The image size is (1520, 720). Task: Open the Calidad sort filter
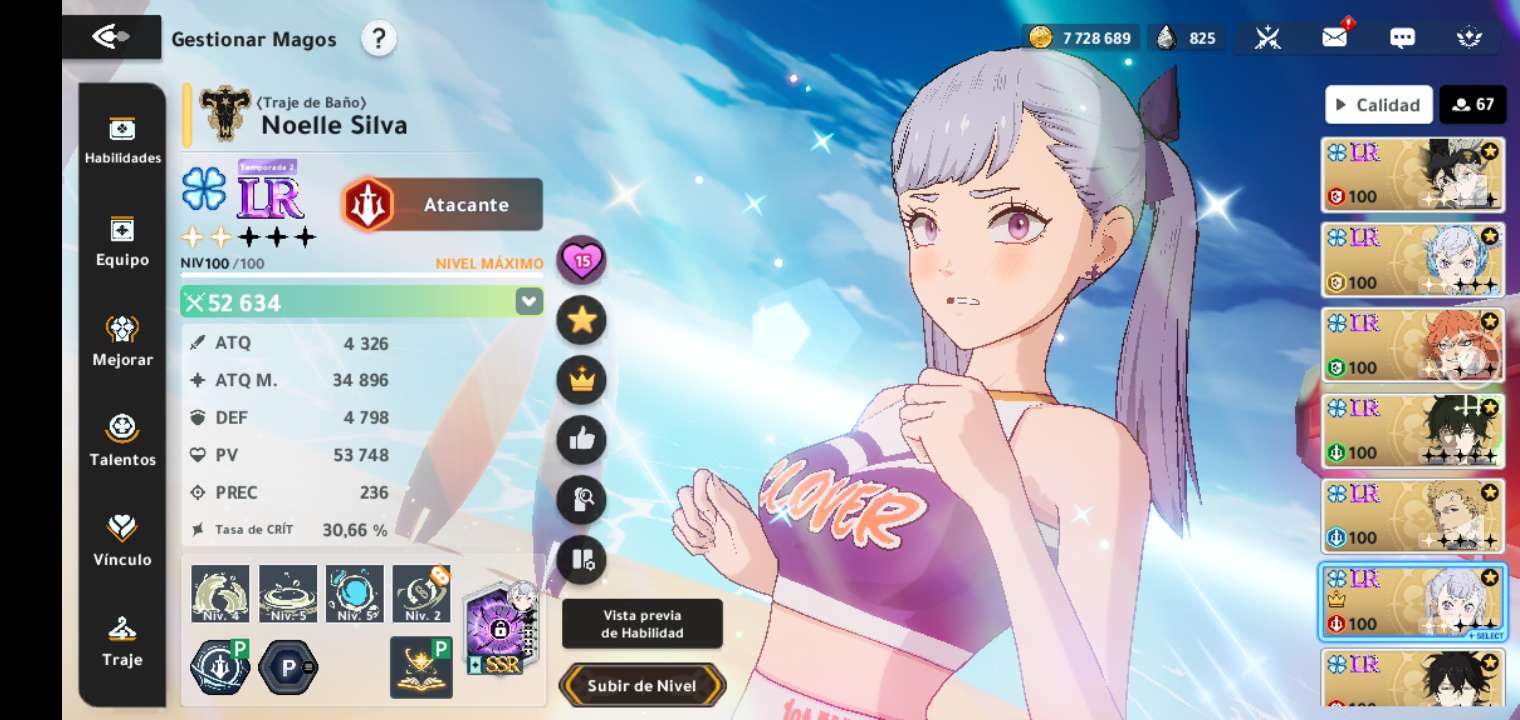pyautogui.click(x=1378, y=104)
